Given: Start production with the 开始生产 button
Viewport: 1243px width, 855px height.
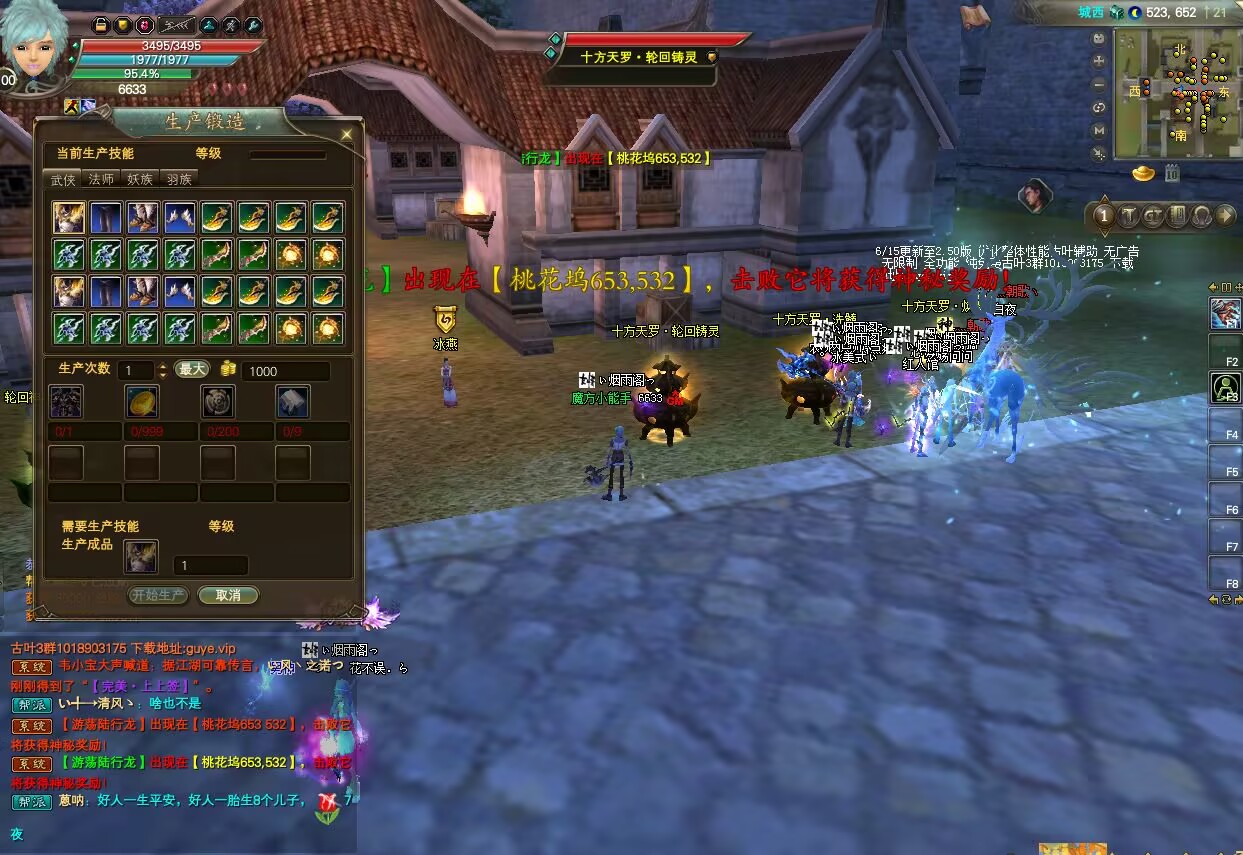Looking at the screenshot, I should [x=158, y=595].
